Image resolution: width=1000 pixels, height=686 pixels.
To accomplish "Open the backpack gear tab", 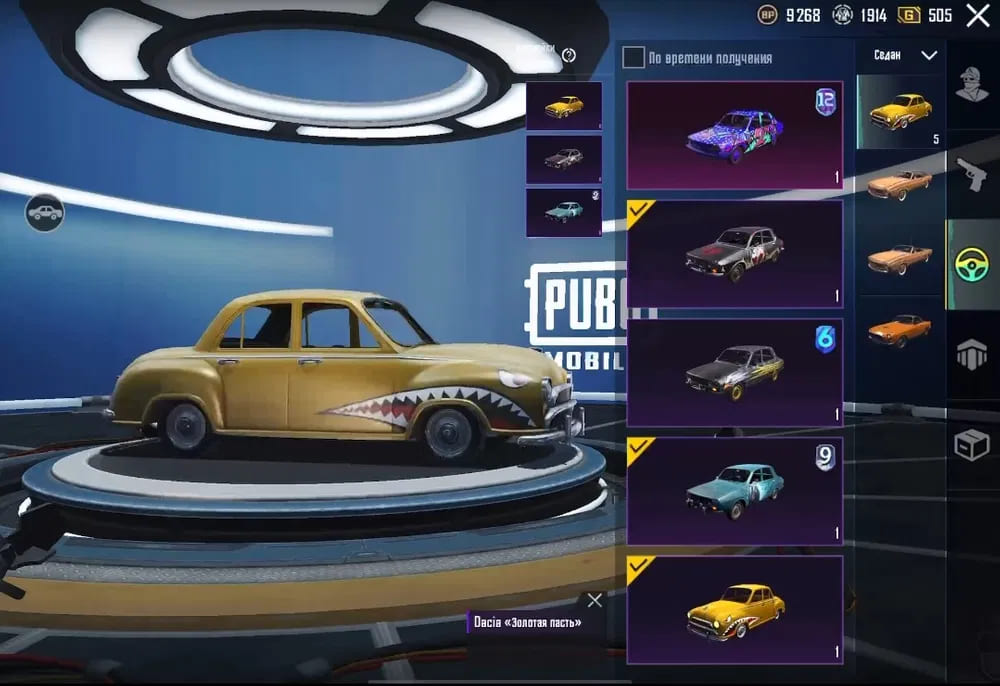I will [971, 354].
